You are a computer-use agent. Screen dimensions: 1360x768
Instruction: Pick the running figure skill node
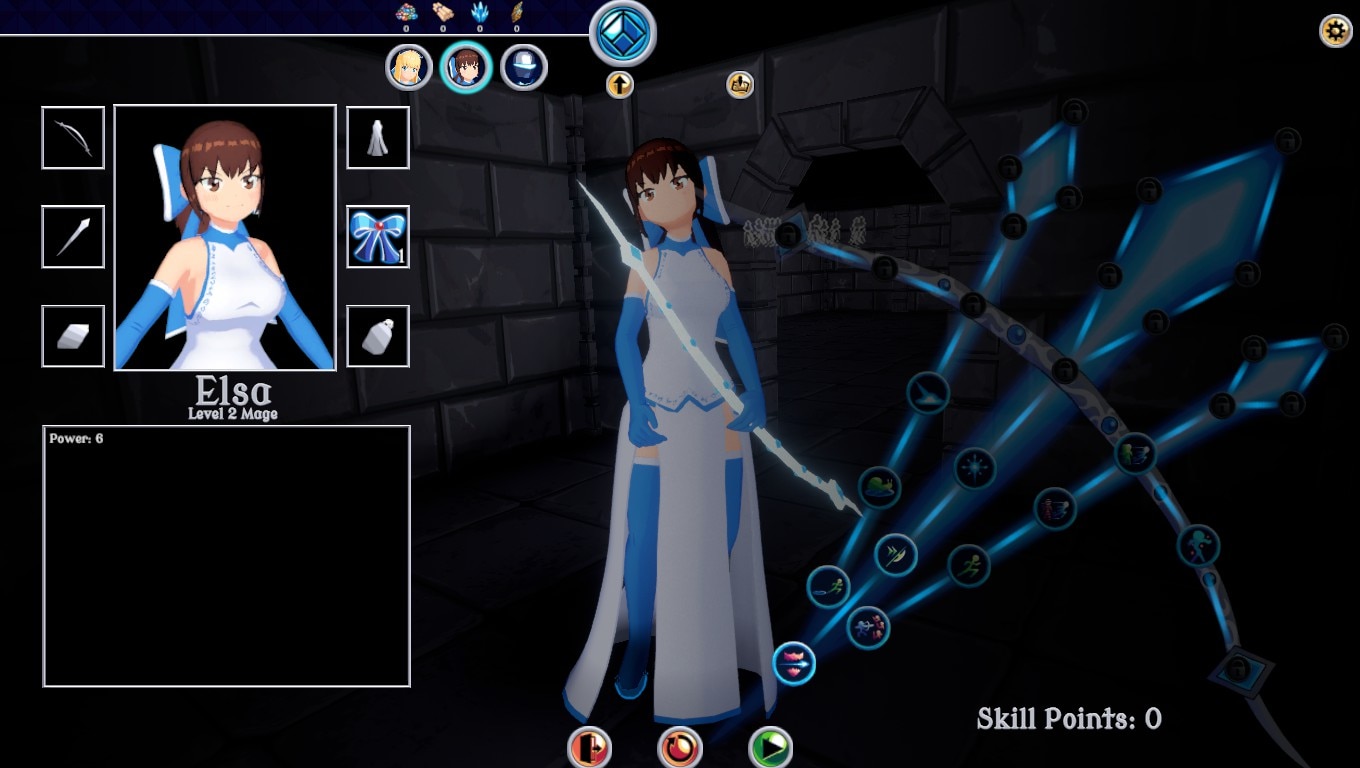[x=968, y=565]
